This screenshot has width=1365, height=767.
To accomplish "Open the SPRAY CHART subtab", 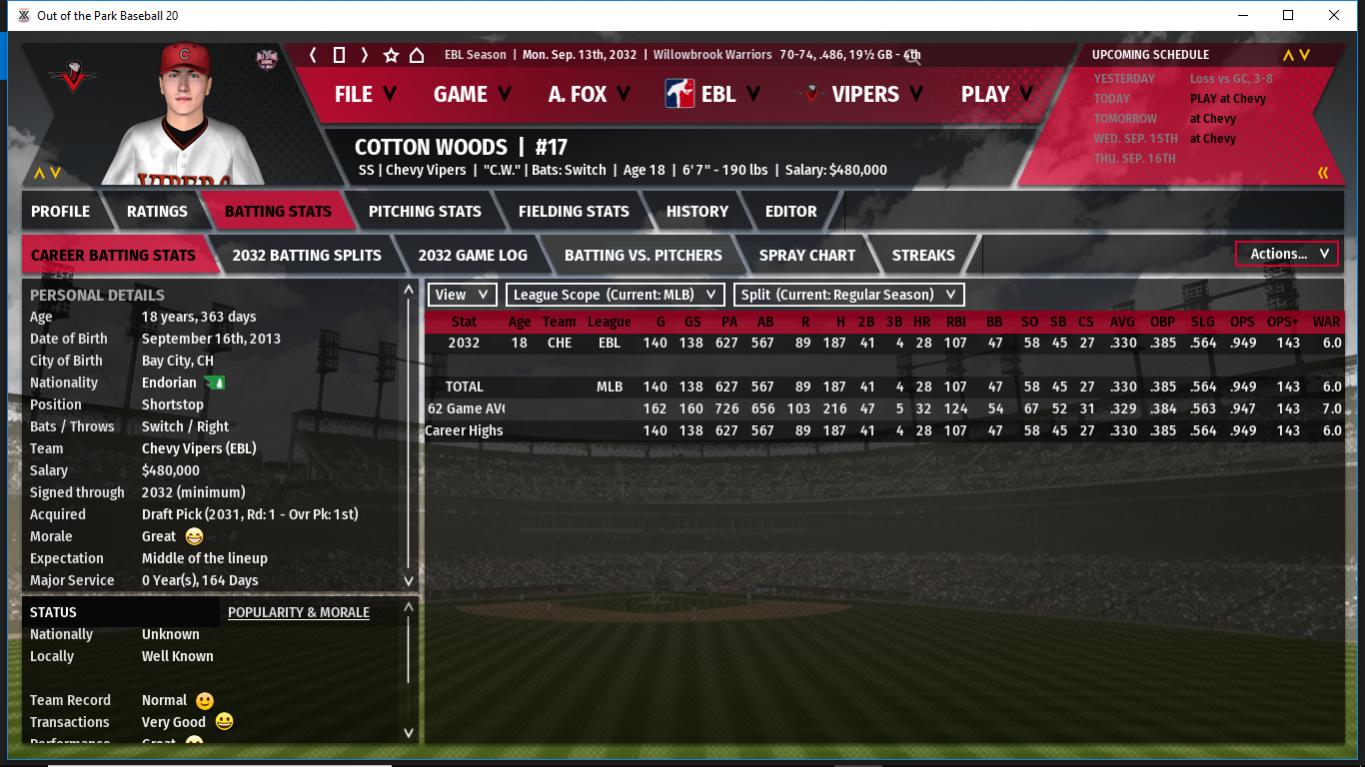I will click(807, 255).
